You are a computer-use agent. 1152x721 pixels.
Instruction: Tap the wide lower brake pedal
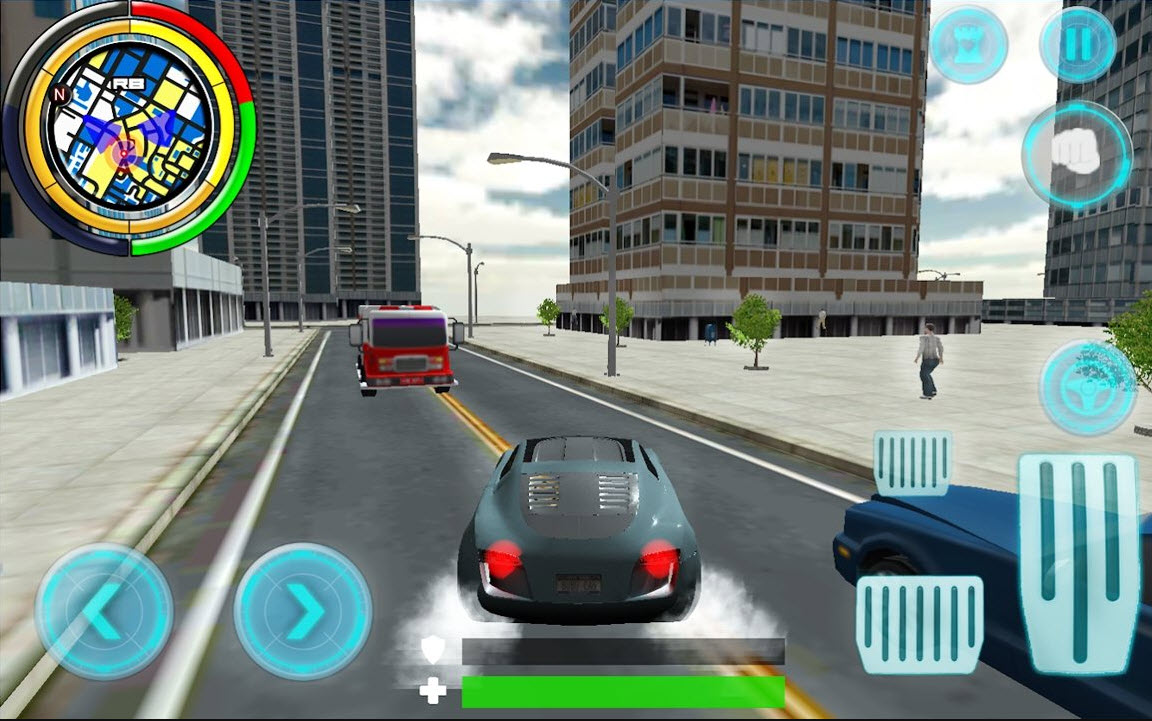point(919,625)
